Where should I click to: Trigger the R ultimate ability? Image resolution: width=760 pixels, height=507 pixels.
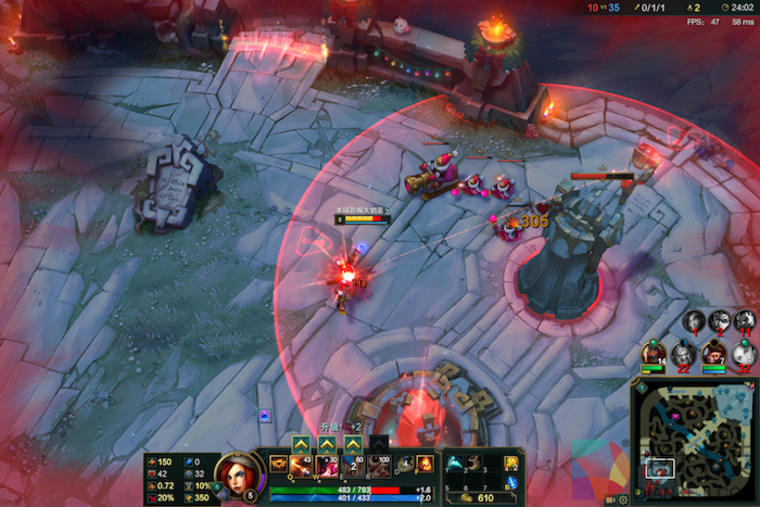coord(379,465)
